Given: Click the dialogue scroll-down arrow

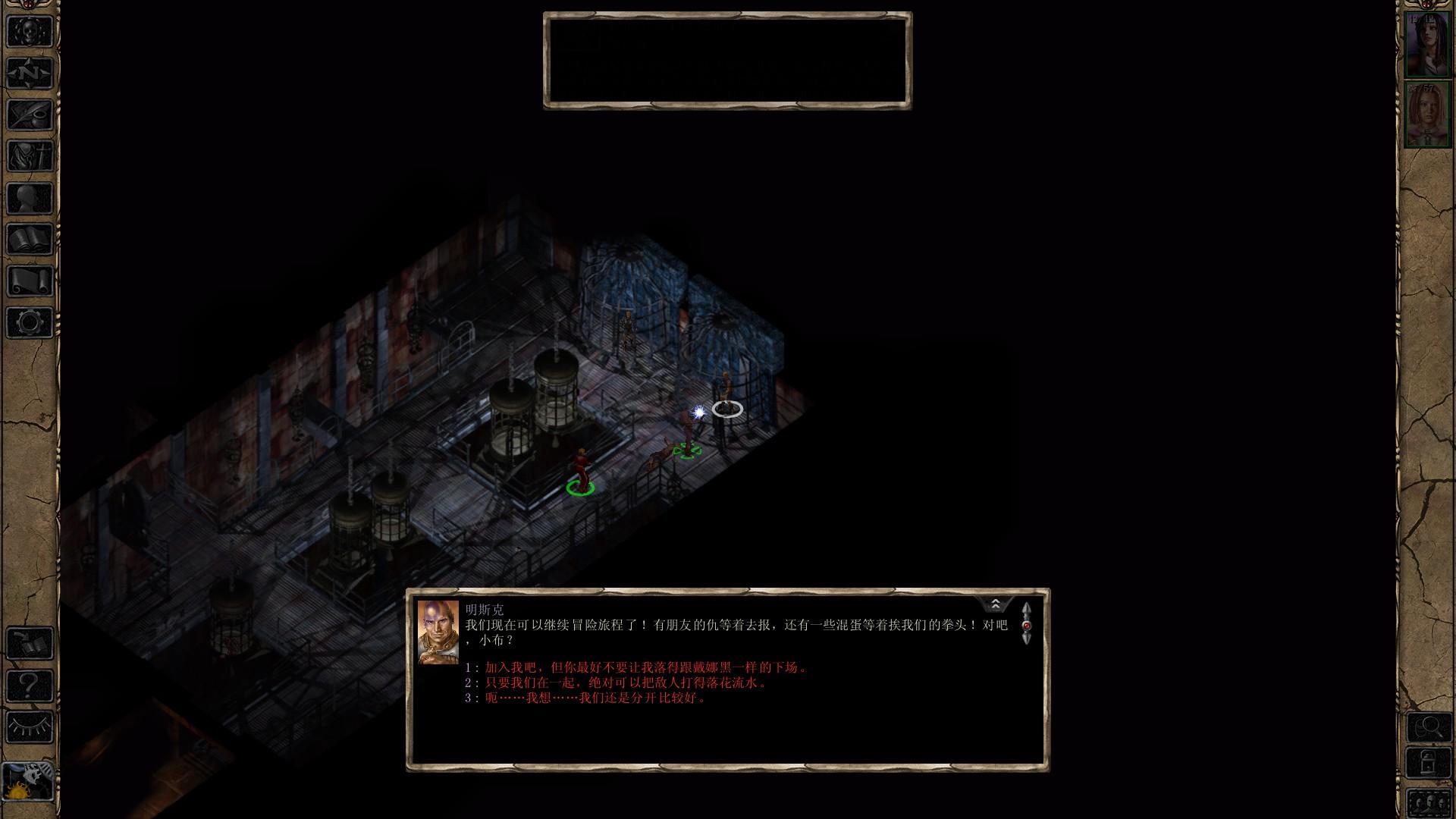Looking at the screenshot, I should [x=1027, y=639].
